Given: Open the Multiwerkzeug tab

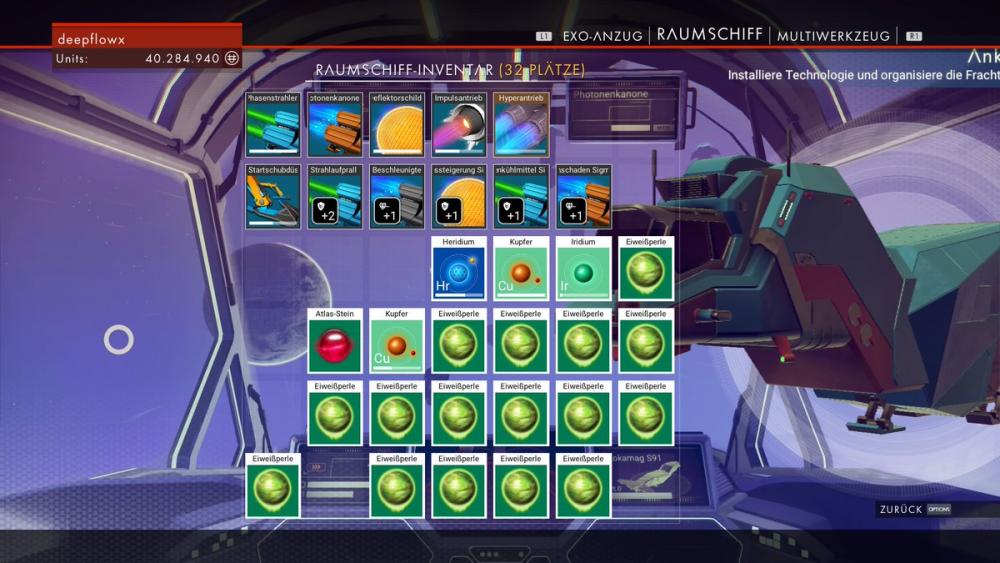Looking at the screenshot, I should 833,35.
